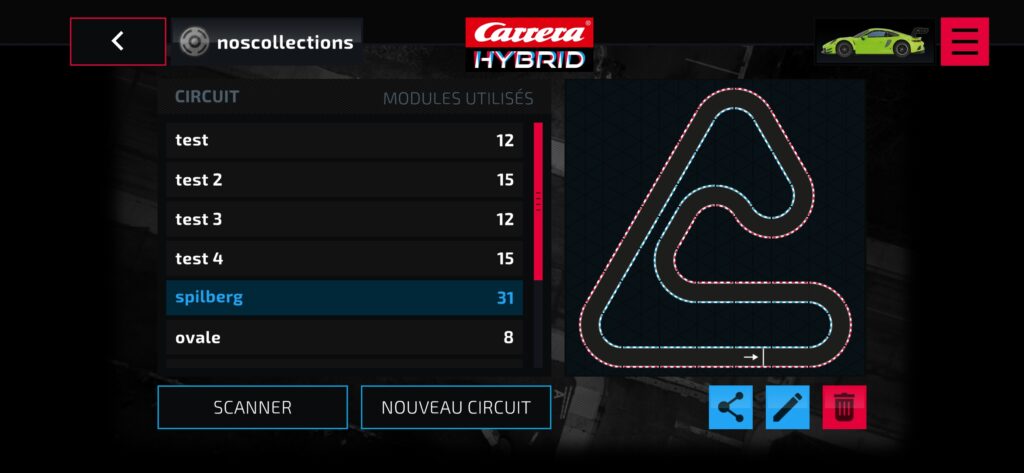Select the green car thumbnail

[x=874, y=42]
